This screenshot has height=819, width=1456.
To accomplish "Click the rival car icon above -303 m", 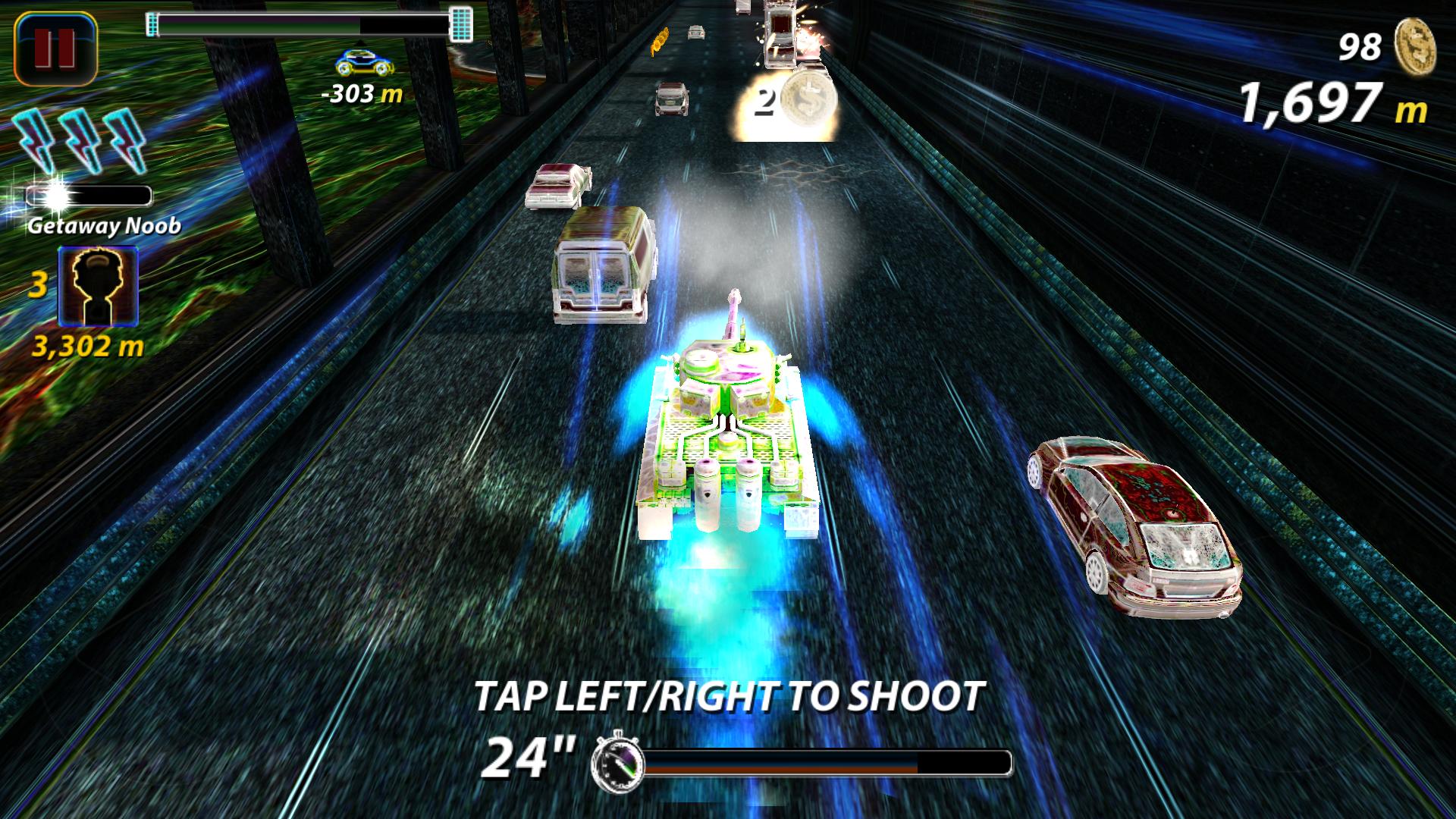I will [362, 64].
